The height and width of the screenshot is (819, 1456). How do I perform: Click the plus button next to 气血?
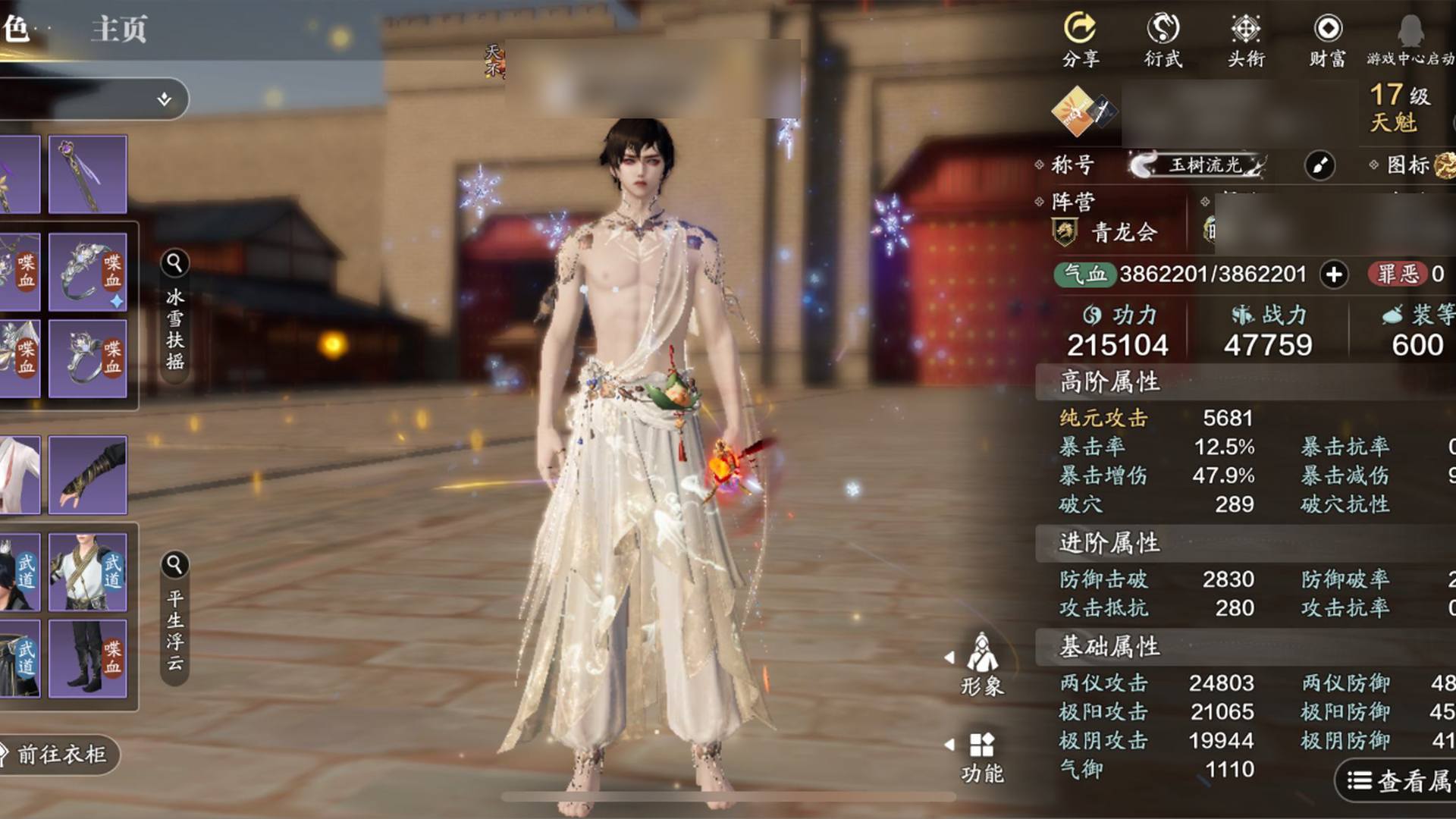[1334, 275]
